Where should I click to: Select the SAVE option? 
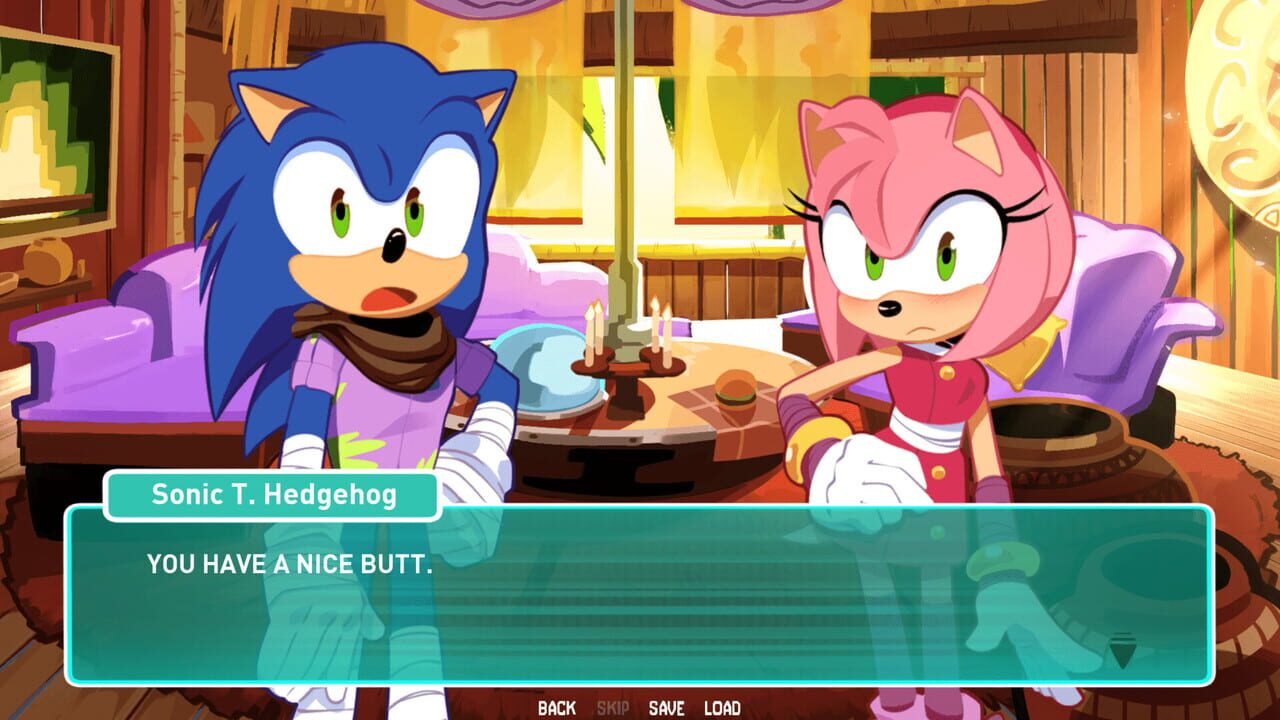click(x=666, y=707)
